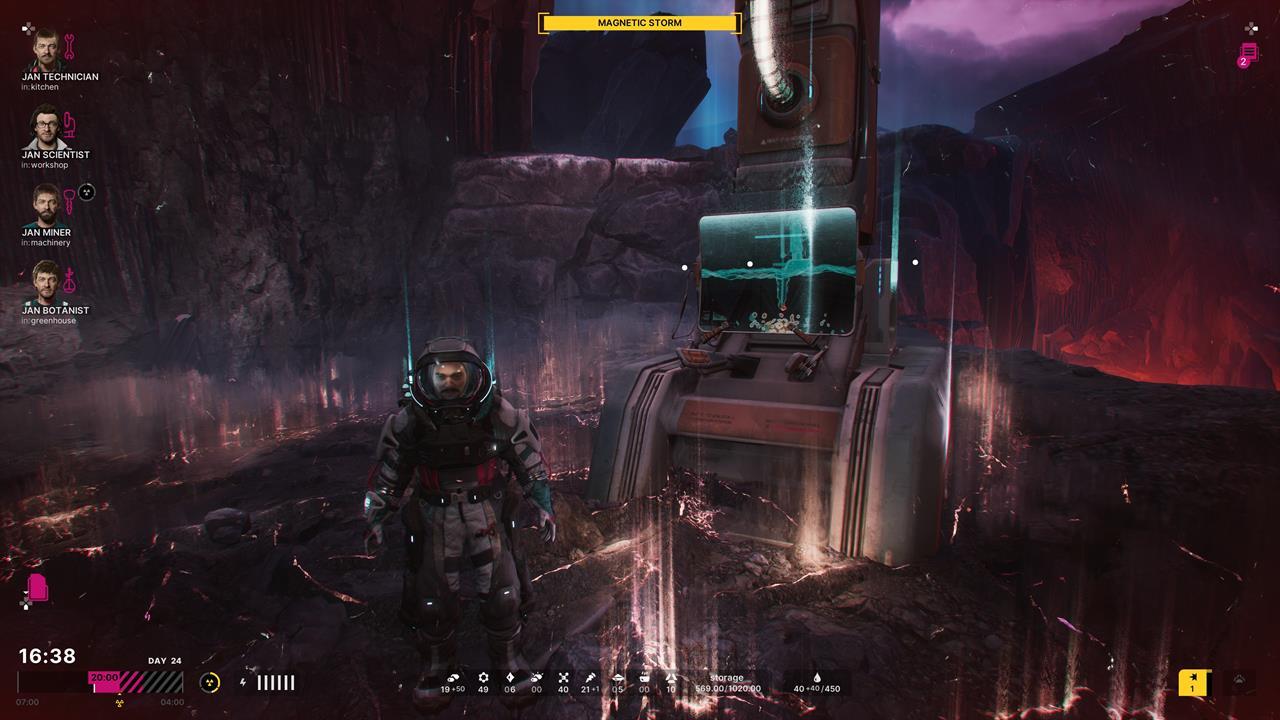Select the gear-shaped resource icon
Screen dimensions: 1280x720
483,677
